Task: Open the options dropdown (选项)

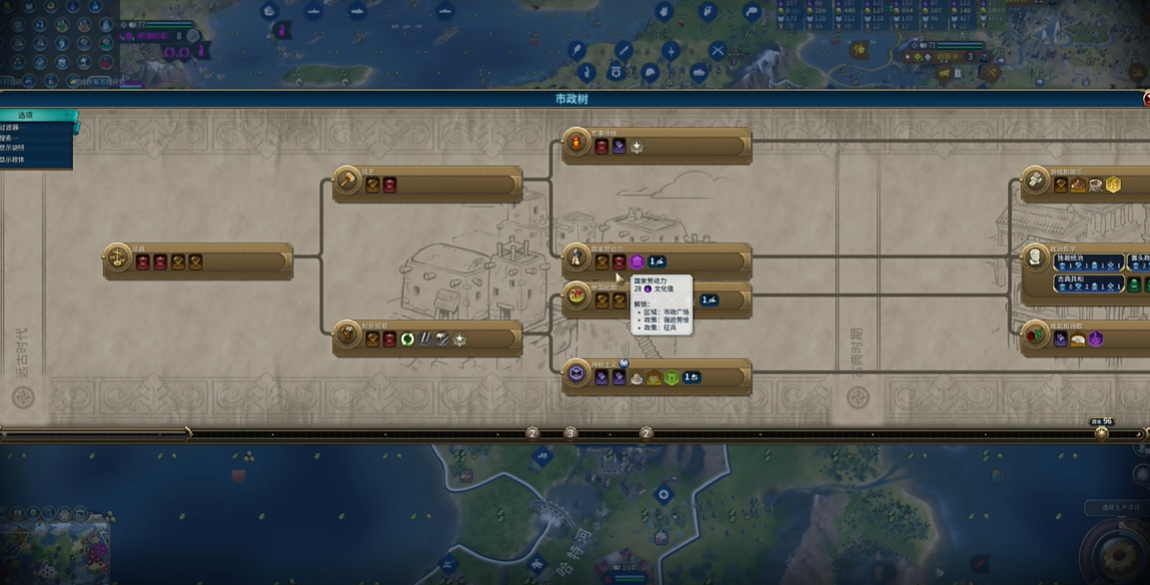Action: (38, 115)
